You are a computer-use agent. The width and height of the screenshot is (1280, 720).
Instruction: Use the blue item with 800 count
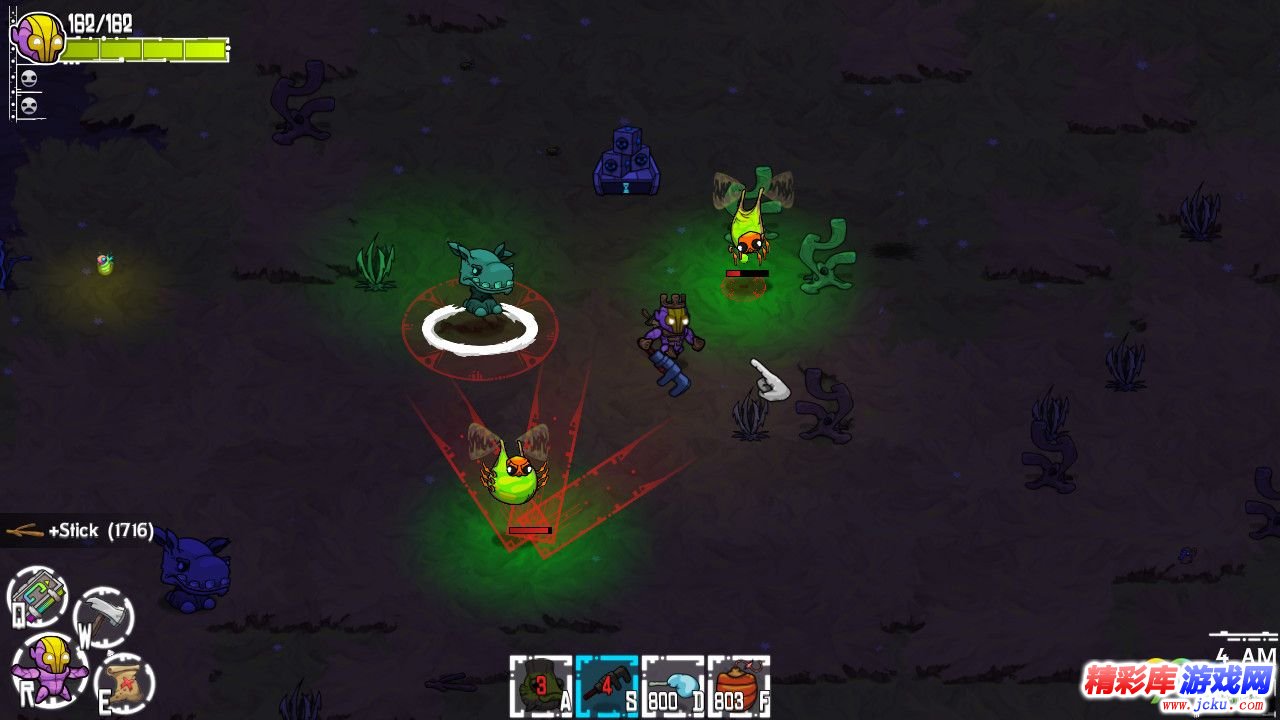(x=672, y=686)
